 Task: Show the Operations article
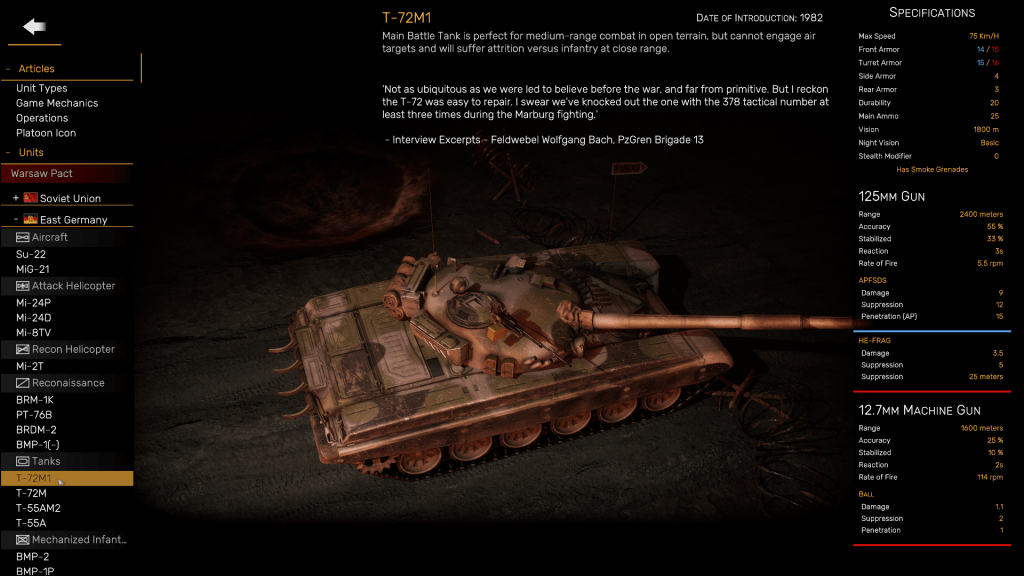42,118
